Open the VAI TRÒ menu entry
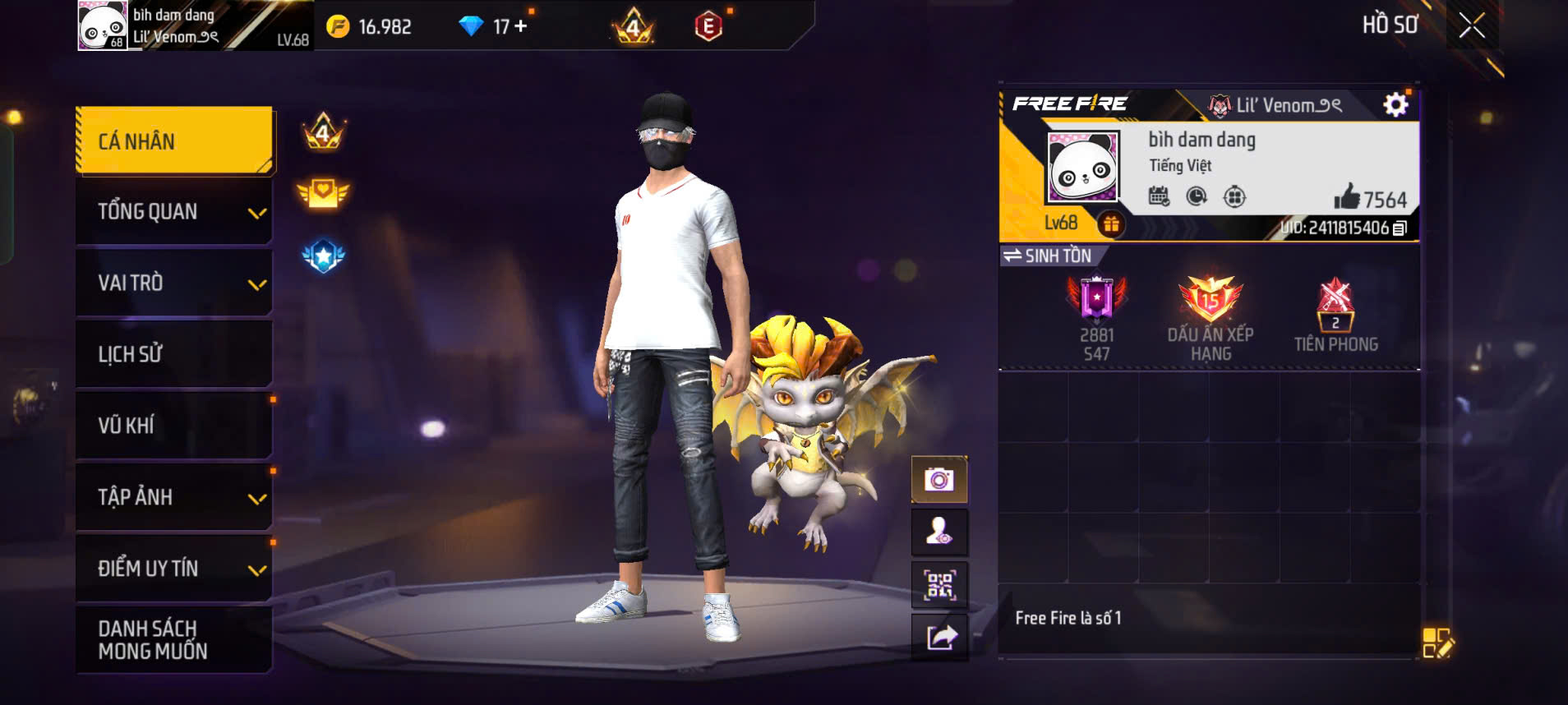 tap(174, 283)
